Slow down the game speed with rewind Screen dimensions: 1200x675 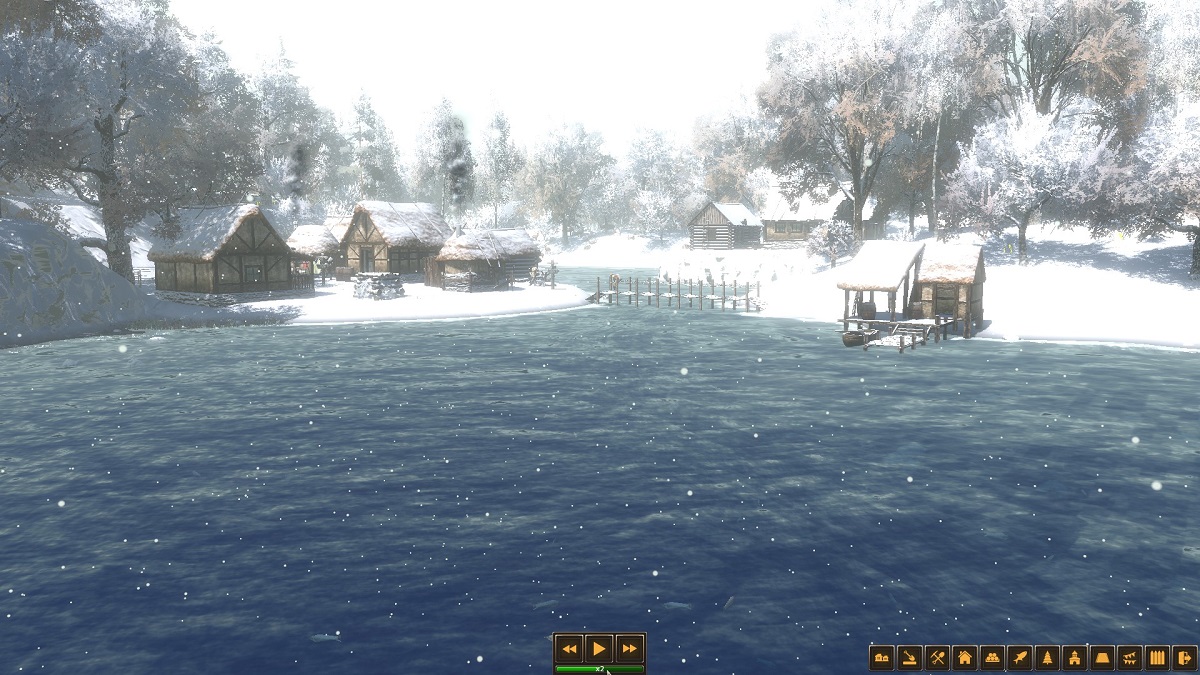click(x=569, y=648)
